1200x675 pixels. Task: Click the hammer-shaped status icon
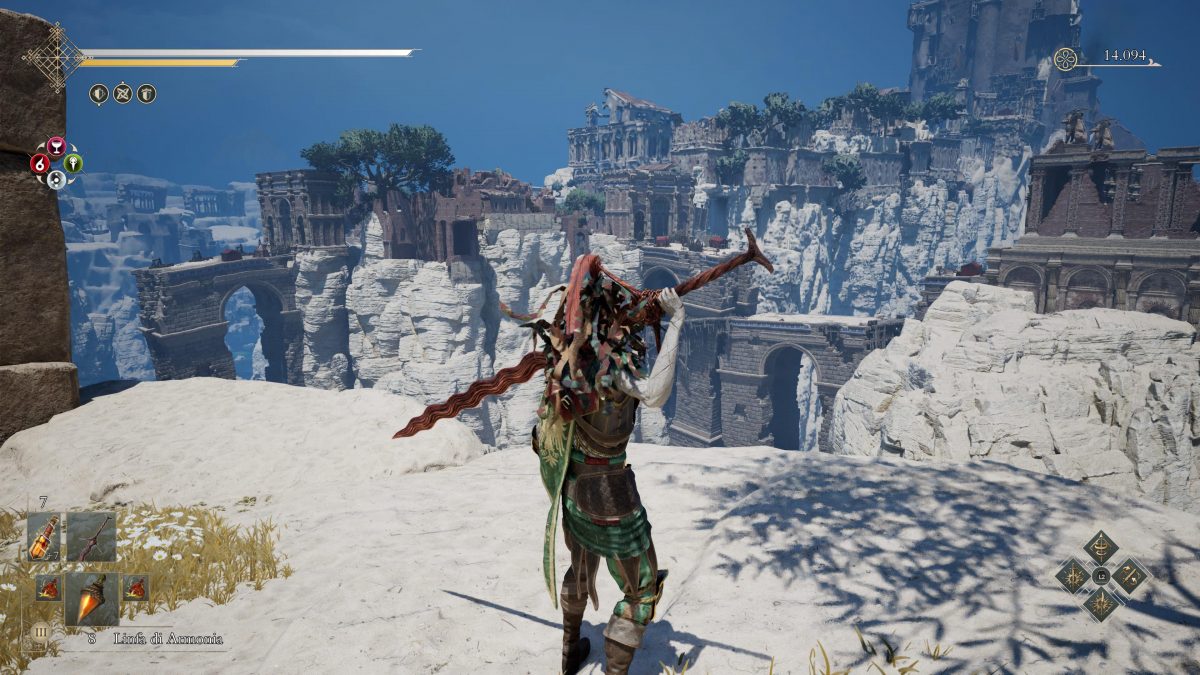(146, 94)
